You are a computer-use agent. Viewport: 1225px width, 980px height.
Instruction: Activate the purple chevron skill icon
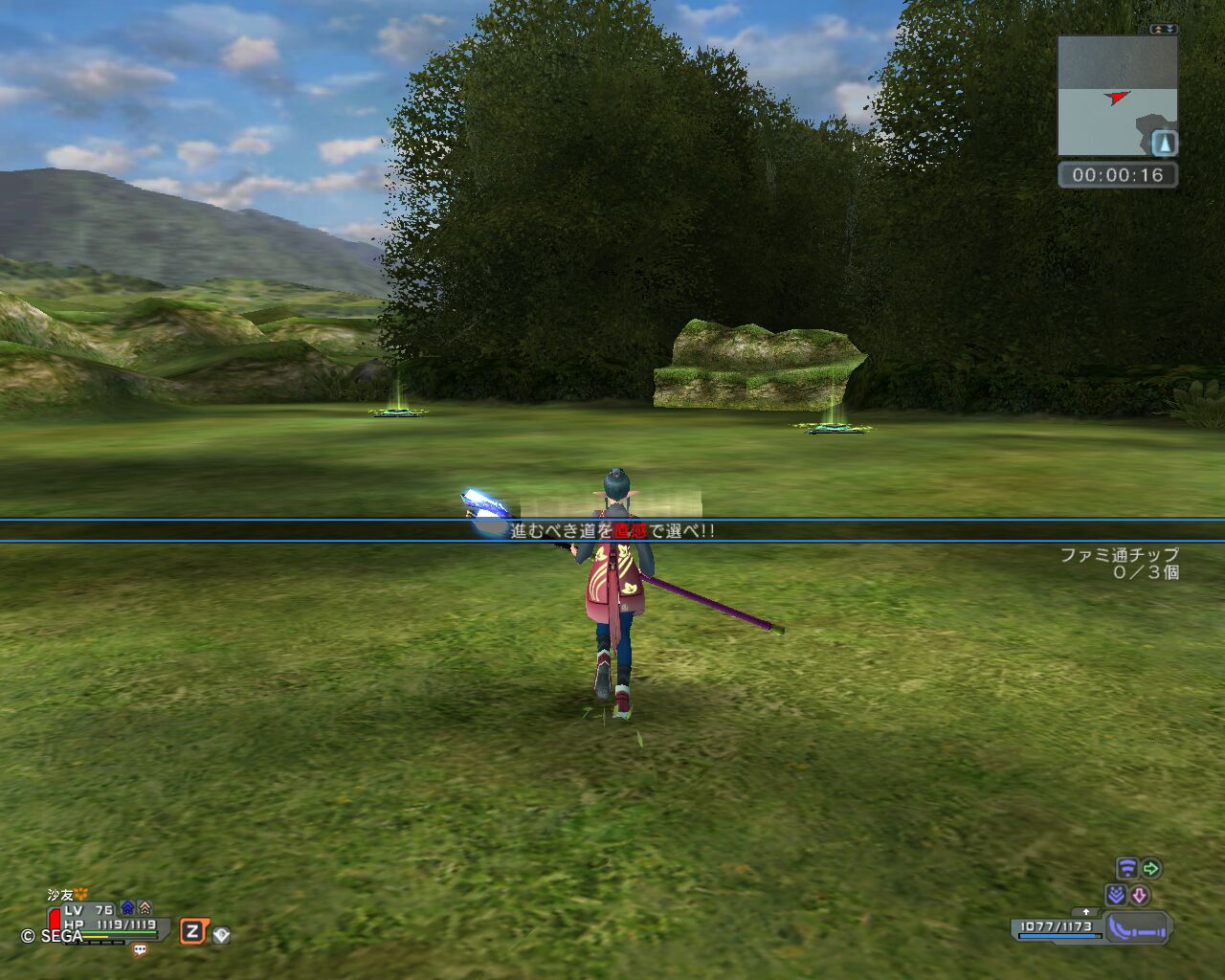point(1115,896)
